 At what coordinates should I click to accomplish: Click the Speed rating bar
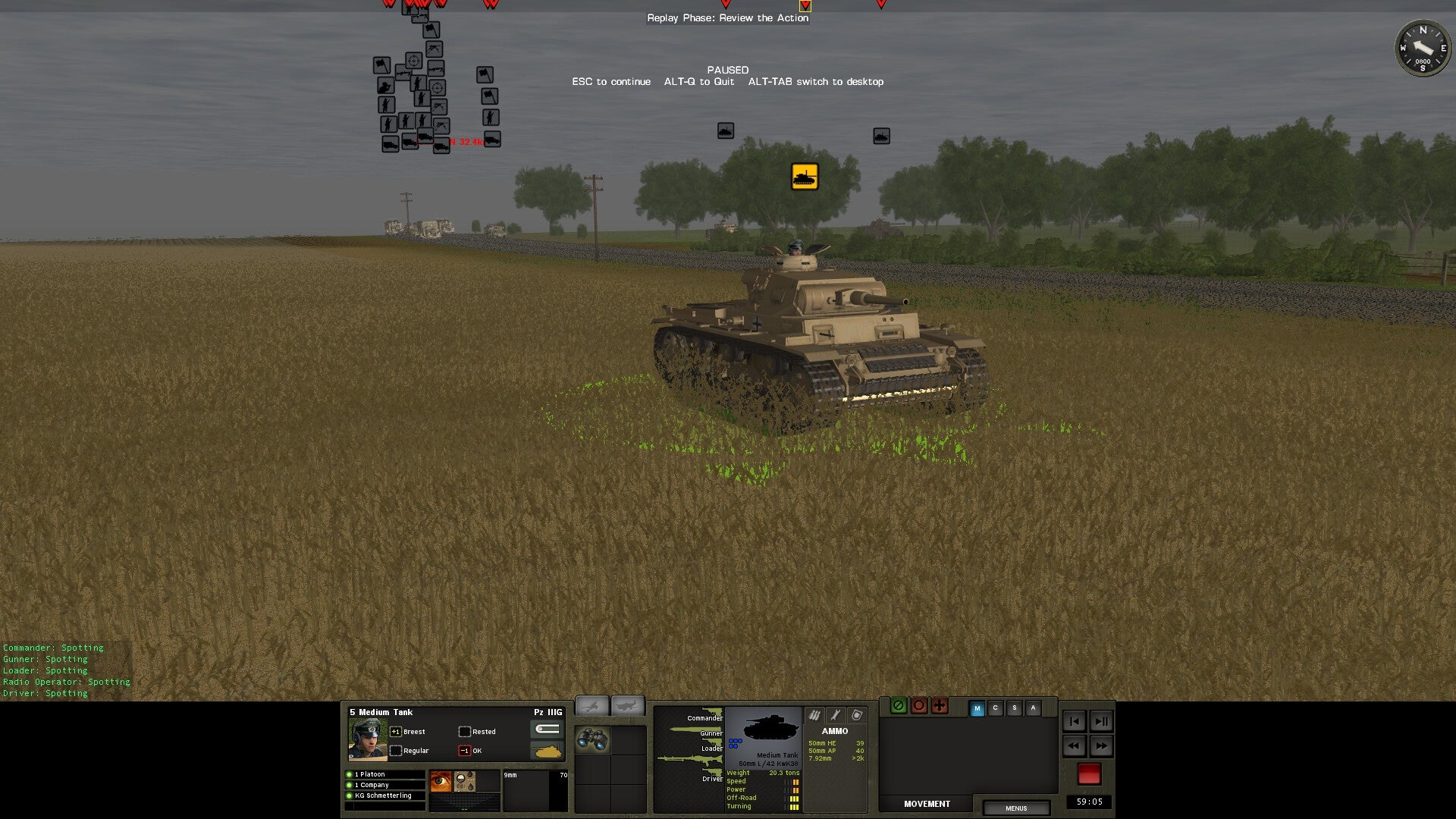(x=795, y=781)
